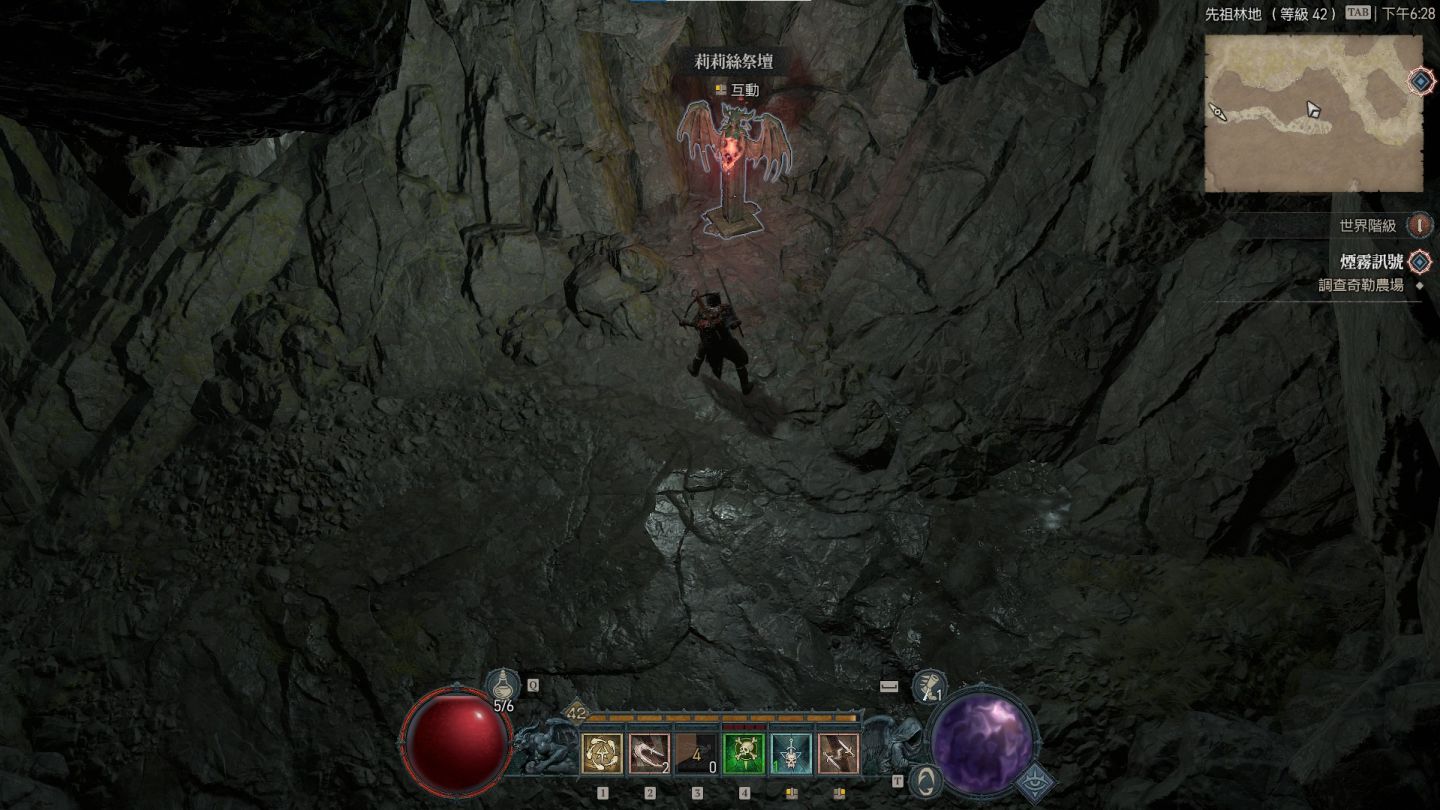Viewport: 1440px width, 810px height.
Task: Click the 莉莉絲祭壇 interaction label
Action: click(x=734, y=62)
